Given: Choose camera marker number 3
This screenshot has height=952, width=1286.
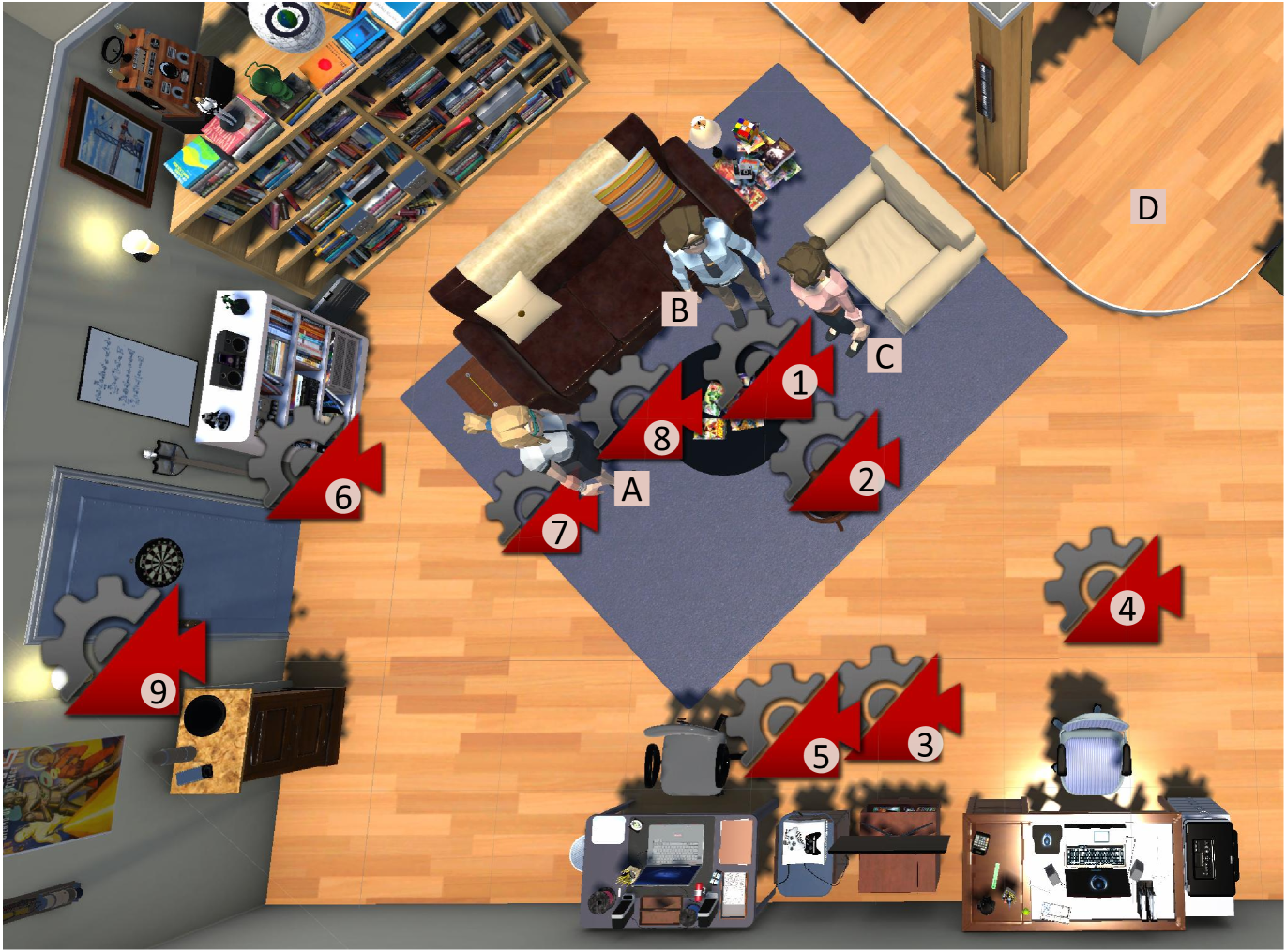Looking at the screenshot, I should (x=925, y=744).
